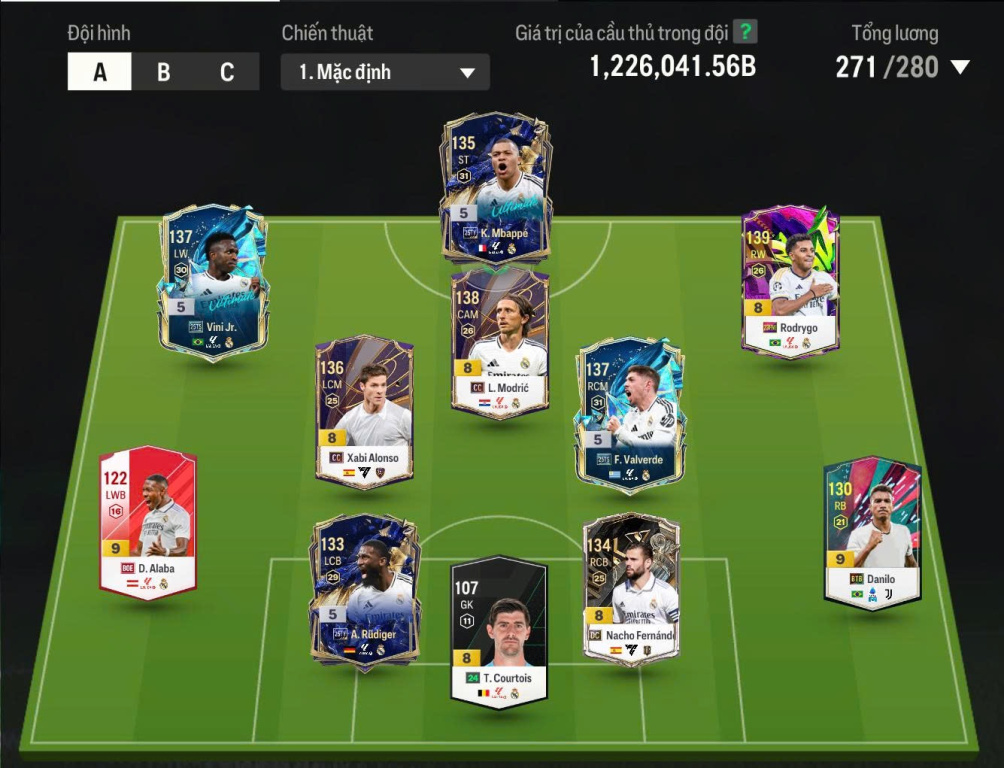Viewport: 1004px width, 768px height.
Task: Expand the Tổng lương salary arrow
Action: [960, 68]
